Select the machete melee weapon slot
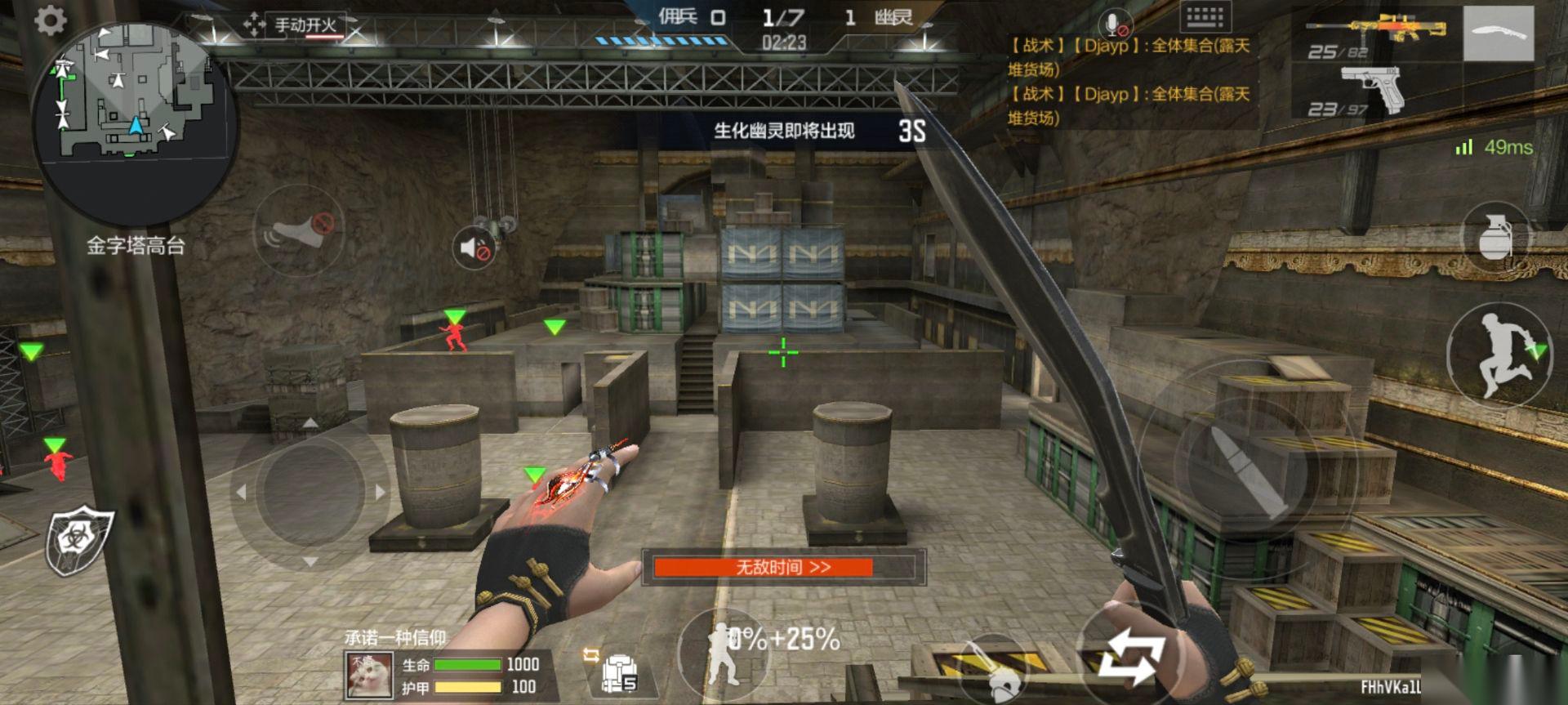The width and height of the screenshot is (1568, 705). pos(1498,34)
